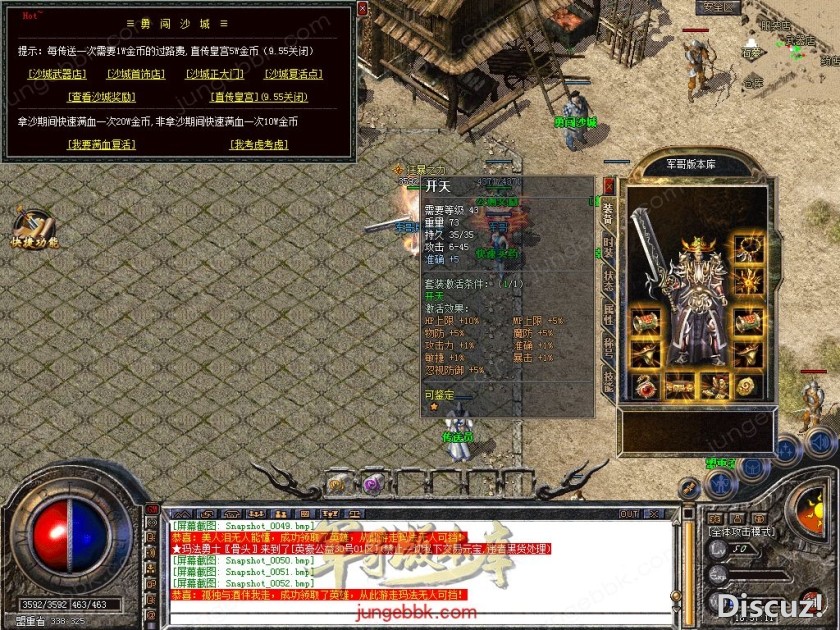
Task: Click the 快捷功能 shortcut icon
Action: [33, 228]
